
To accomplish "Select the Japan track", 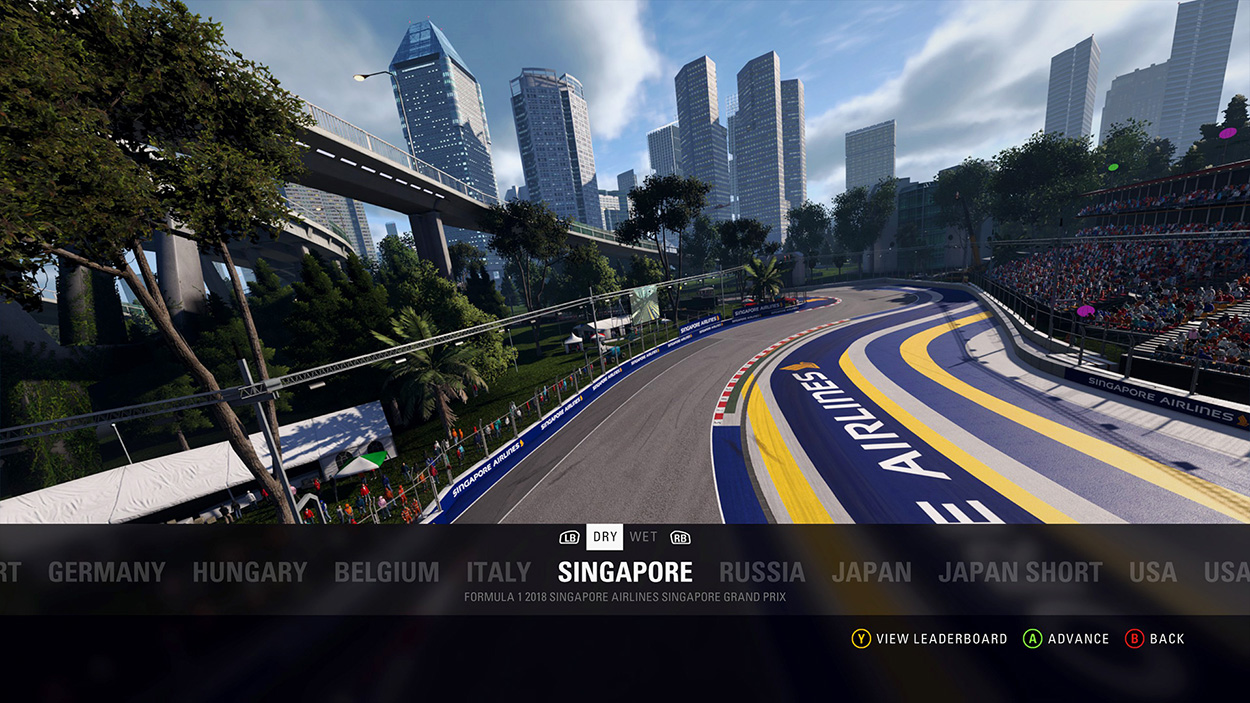I will click(x=871, y=572).
